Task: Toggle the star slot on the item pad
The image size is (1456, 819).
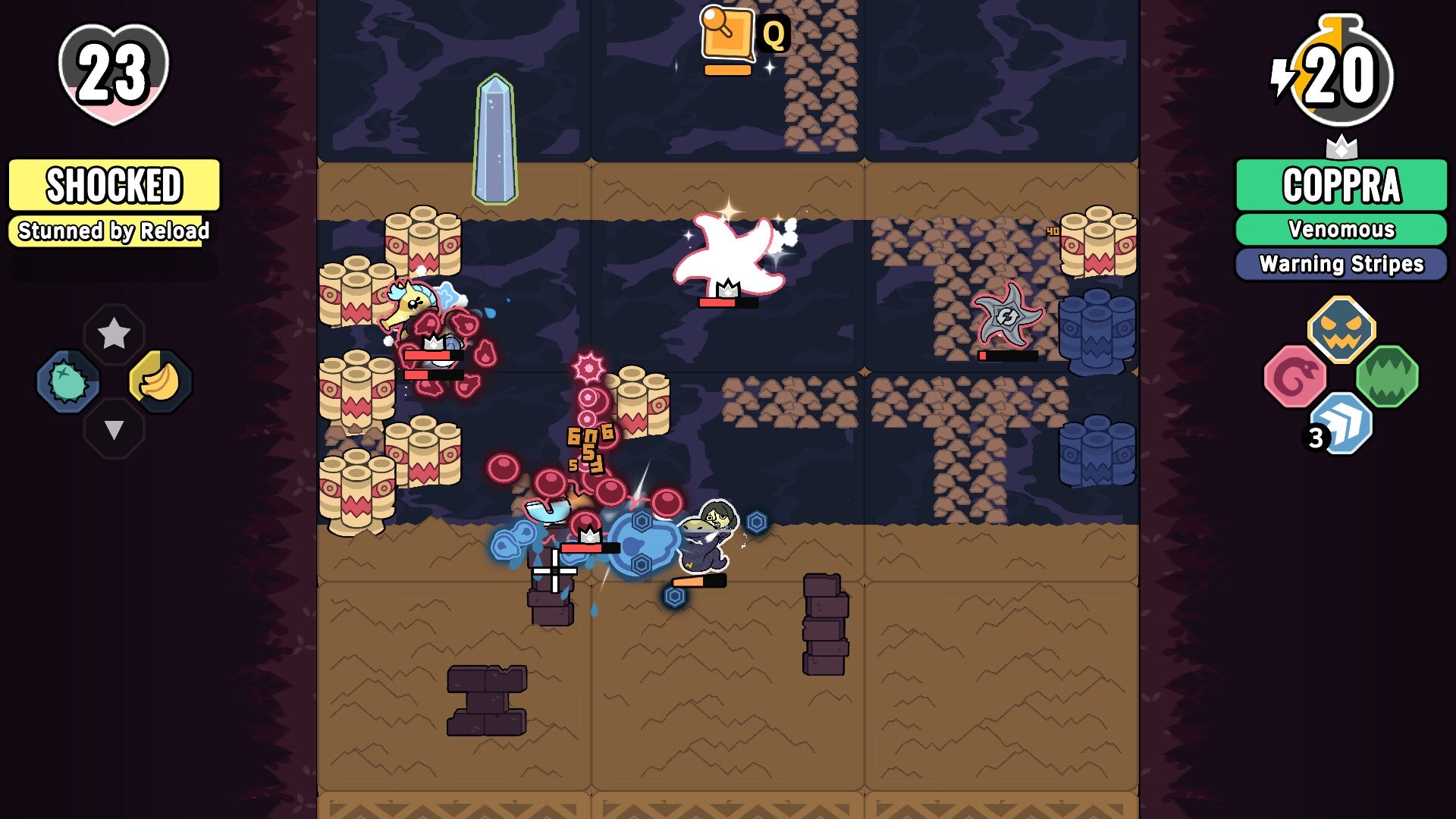Action: [x=114, y=331]
